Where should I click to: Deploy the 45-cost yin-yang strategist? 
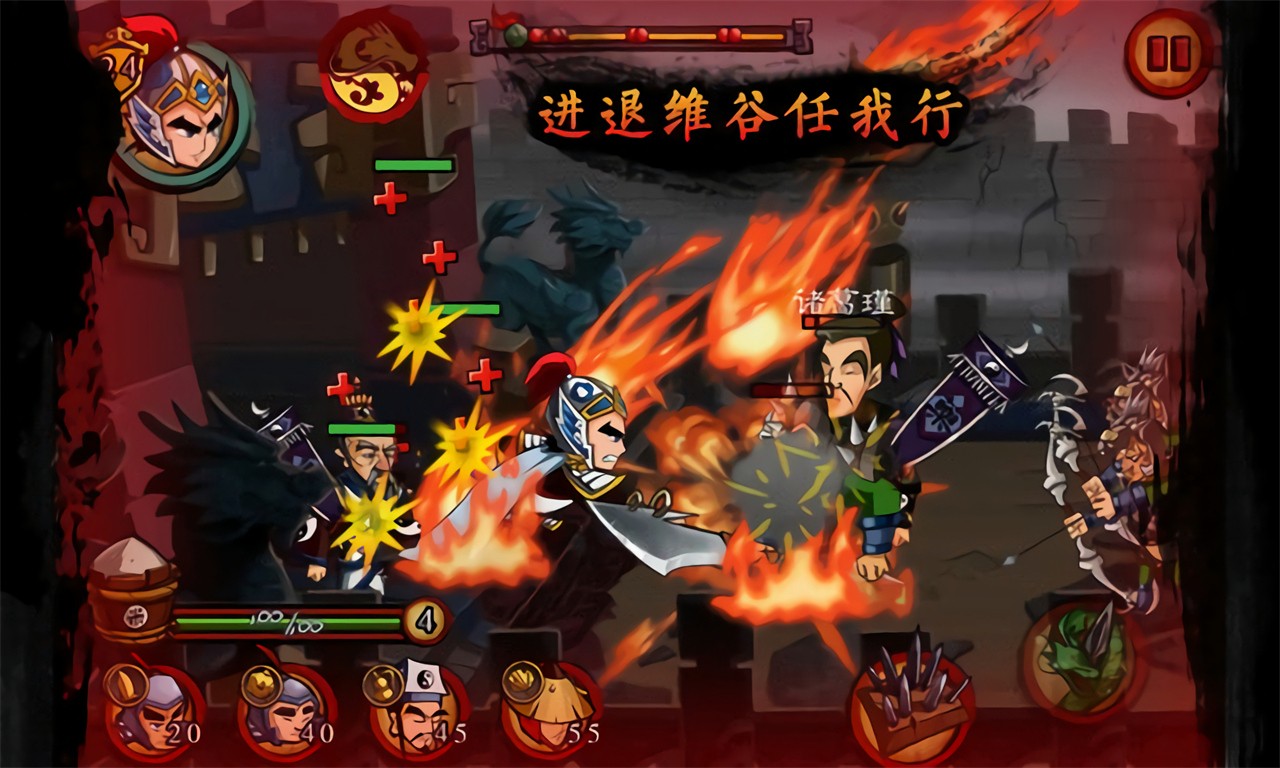(418, 712)
